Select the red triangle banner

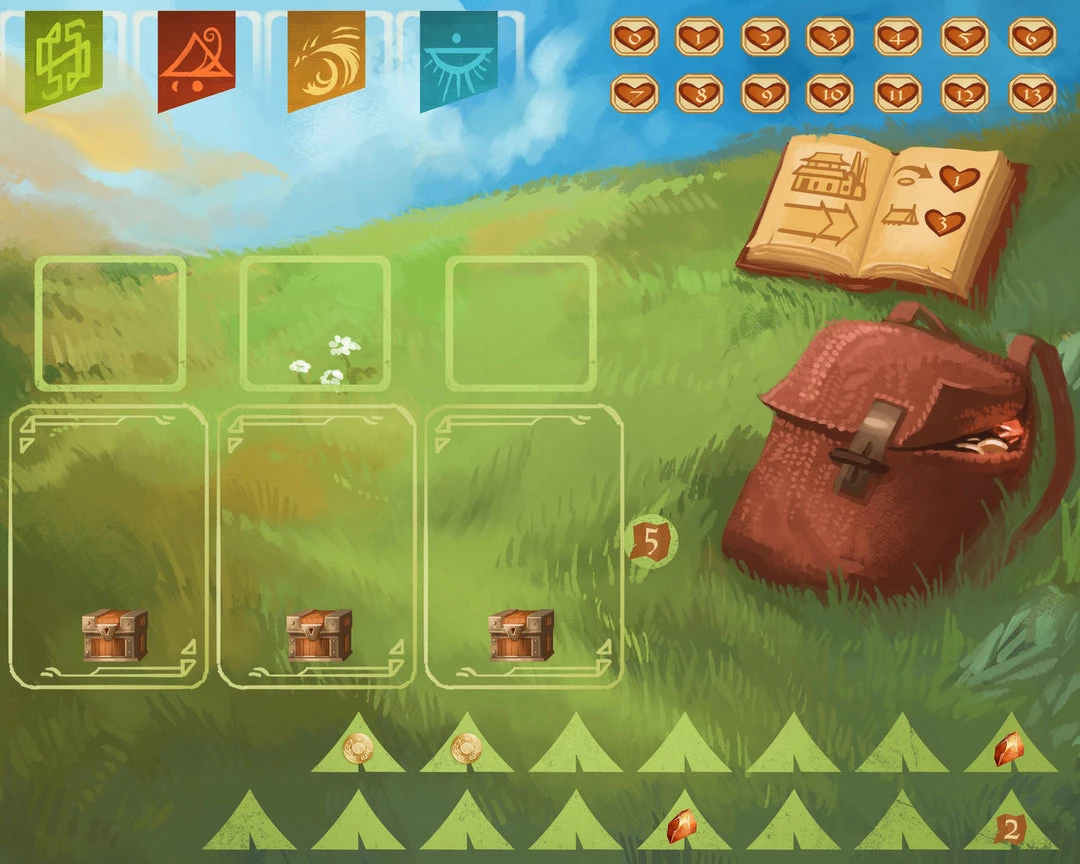click(x=196, y=58)
